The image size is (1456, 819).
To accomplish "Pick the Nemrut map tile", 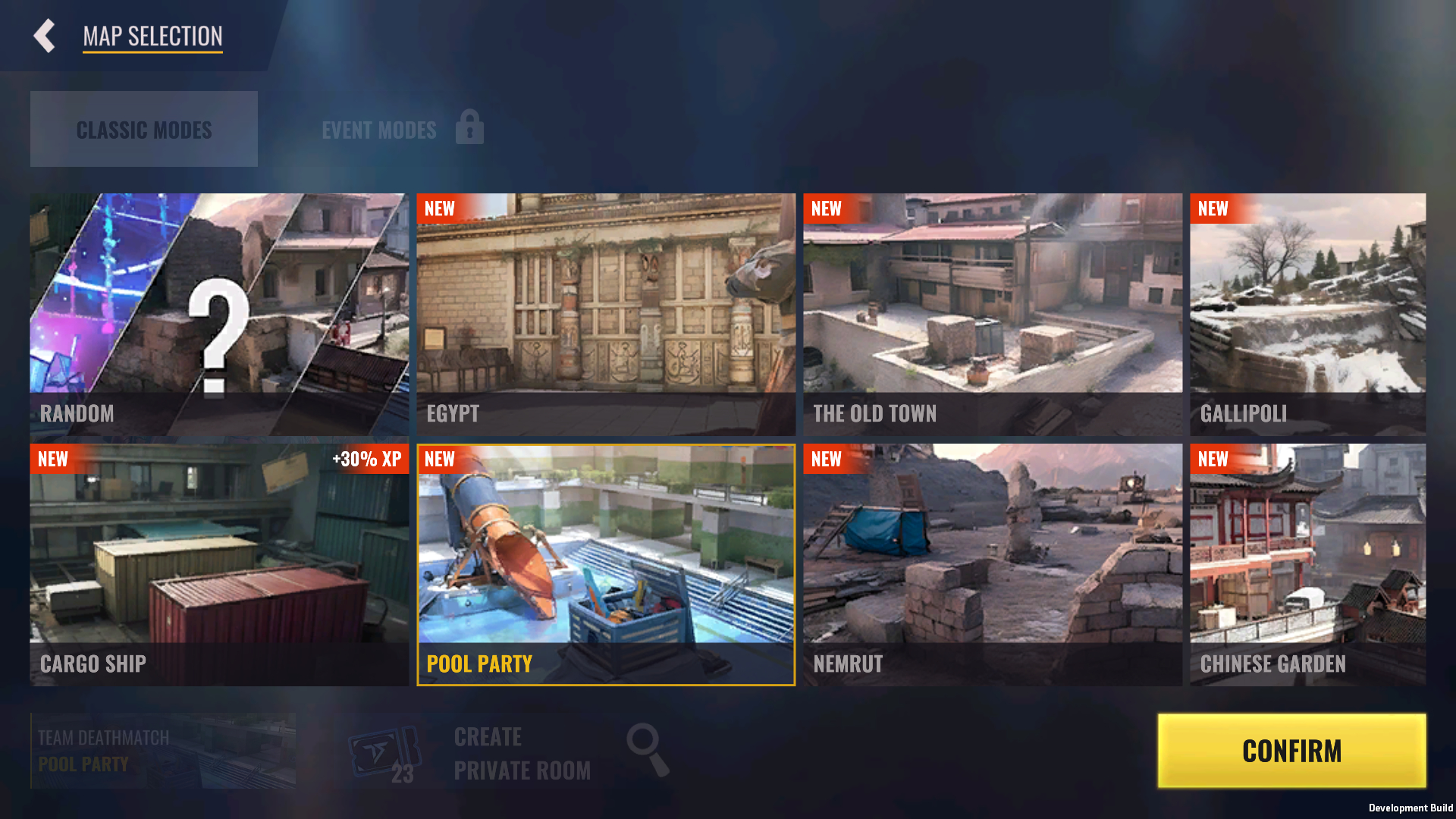I will point(993,564).
